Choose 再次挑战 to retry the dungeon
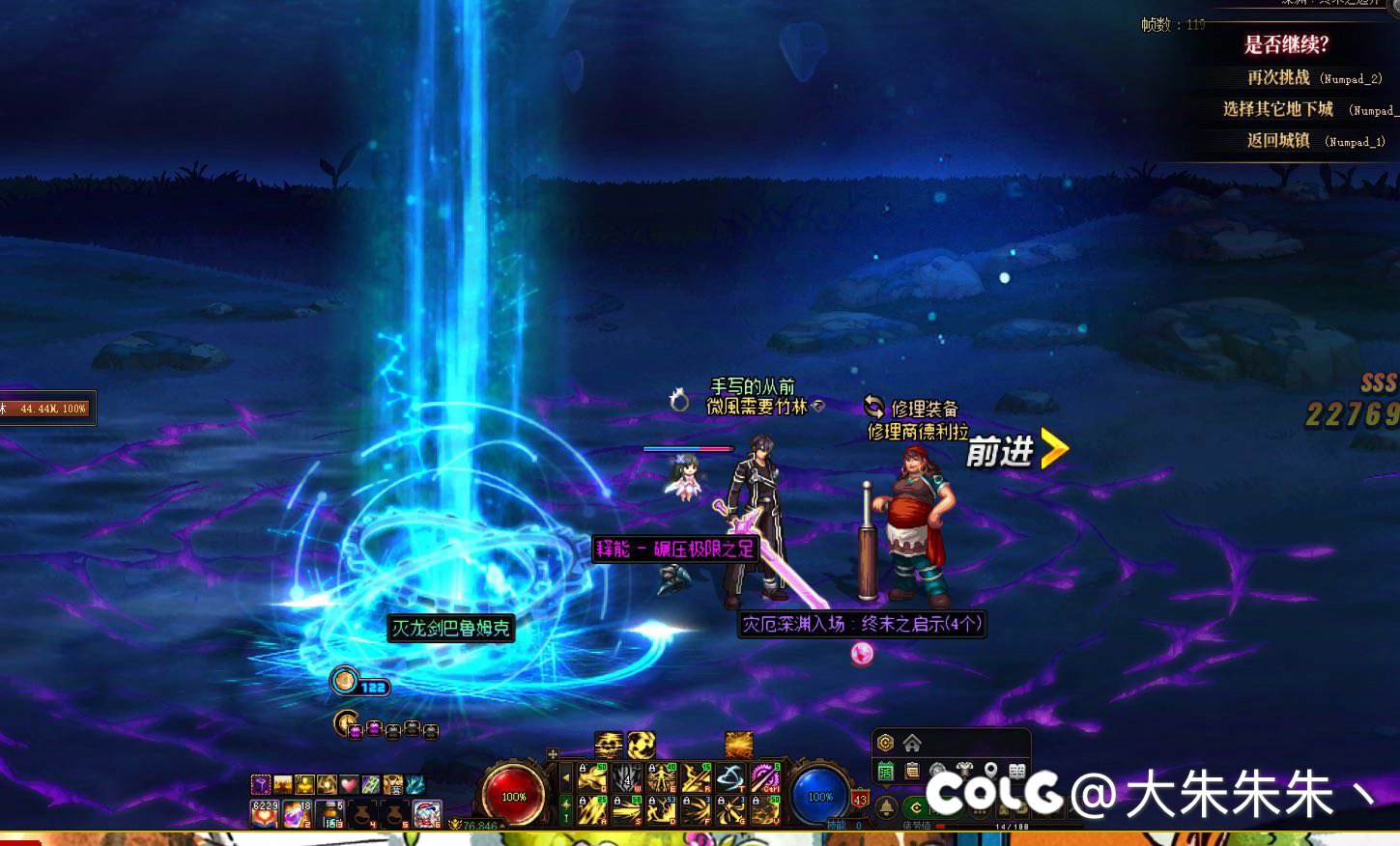The height and width of the screenshot is (846, 1400). (x=1278, y=77)
